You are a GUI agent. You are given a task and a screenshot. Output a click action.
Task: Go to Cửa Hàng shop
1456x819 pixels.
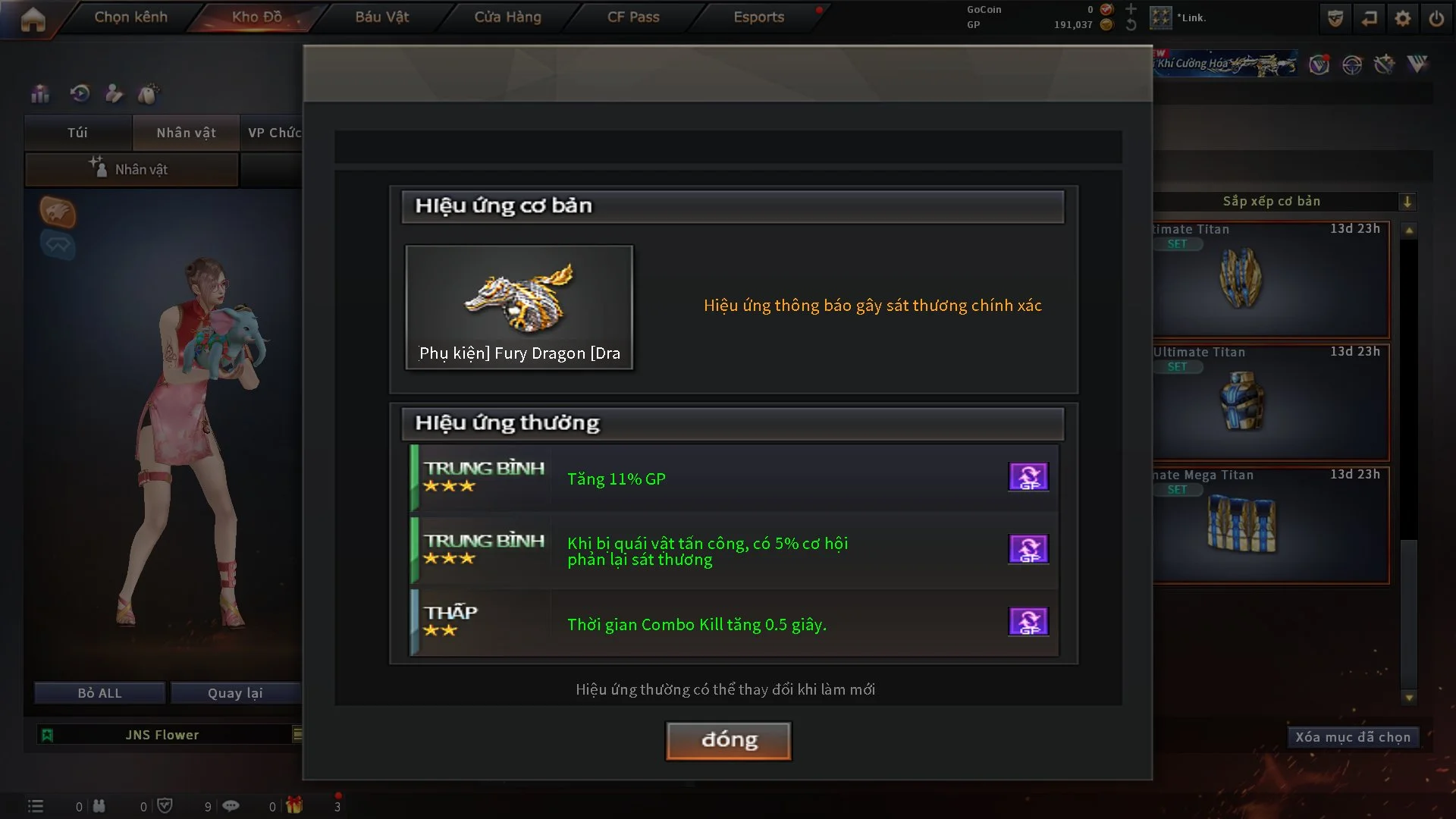507,17
